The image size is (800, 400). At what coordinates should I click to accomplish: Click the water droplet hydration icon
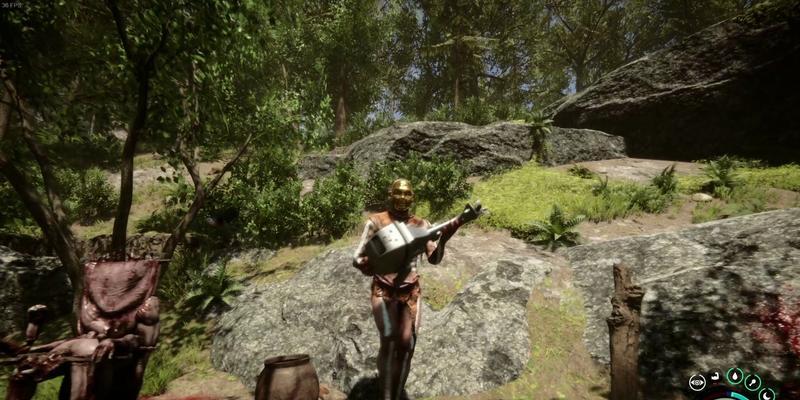735,376
